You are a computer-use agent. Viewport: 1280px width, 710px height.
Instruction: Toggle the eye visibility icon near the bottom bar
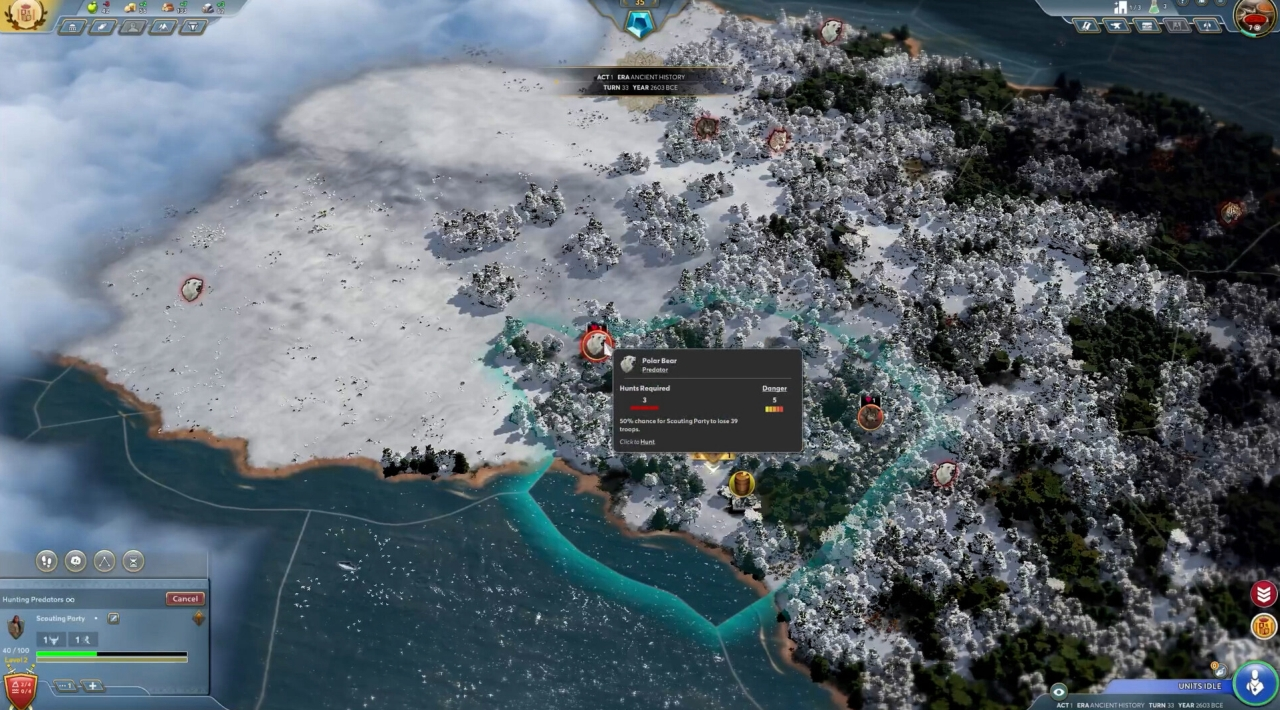pyautogui.click(x=1059, y=691)
